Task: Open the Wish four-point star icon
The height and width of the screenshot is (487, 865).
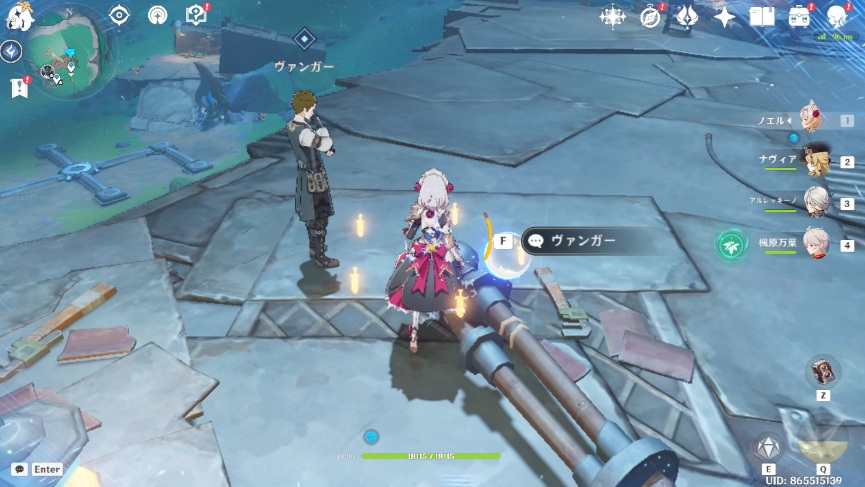Action: point(724,17)
